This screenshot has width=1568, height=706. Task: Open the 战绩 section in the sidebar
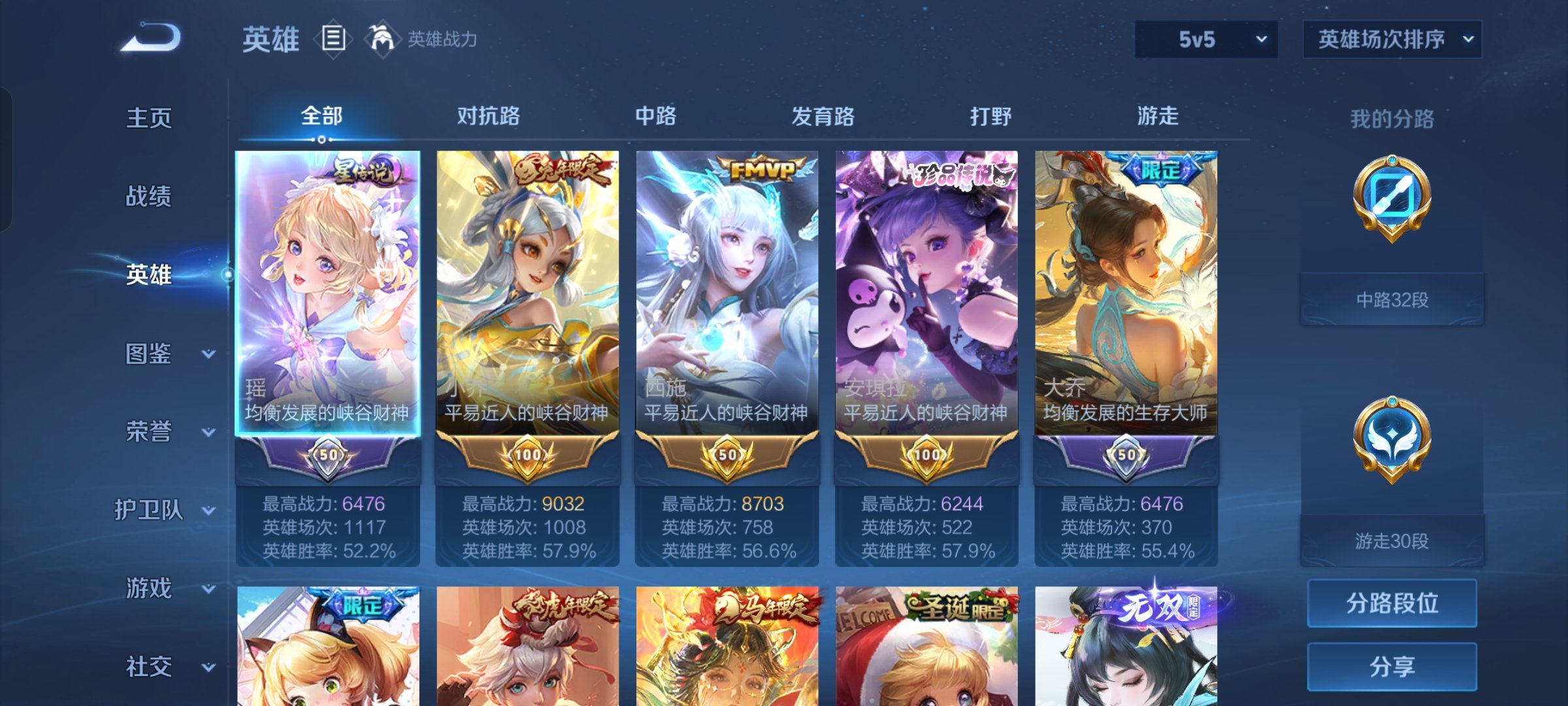(x=149, y=196)
